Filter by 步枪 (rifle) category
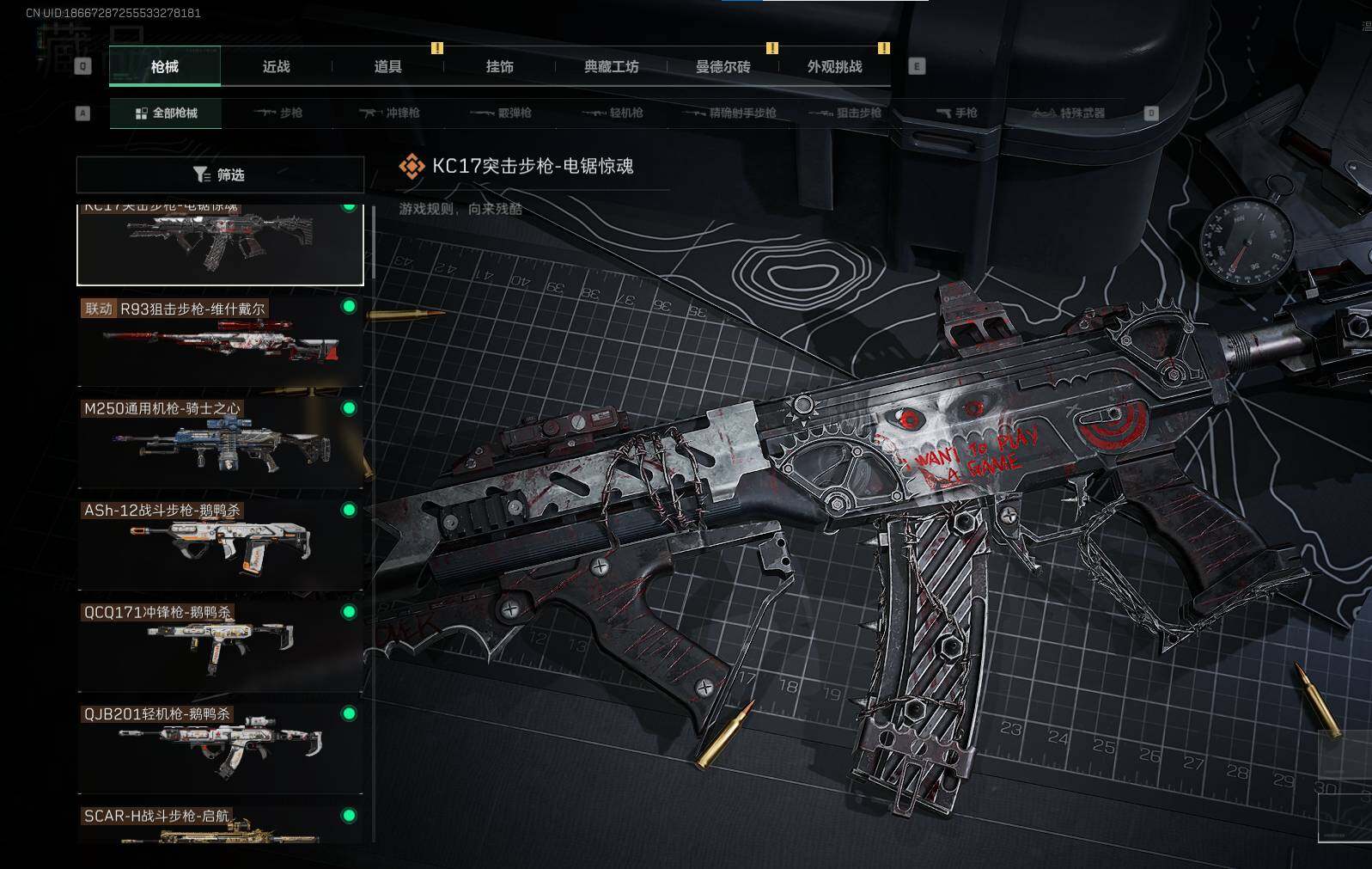Image resolution: width=1372 pixels, height=869 pixels. [x=278, y=113]
